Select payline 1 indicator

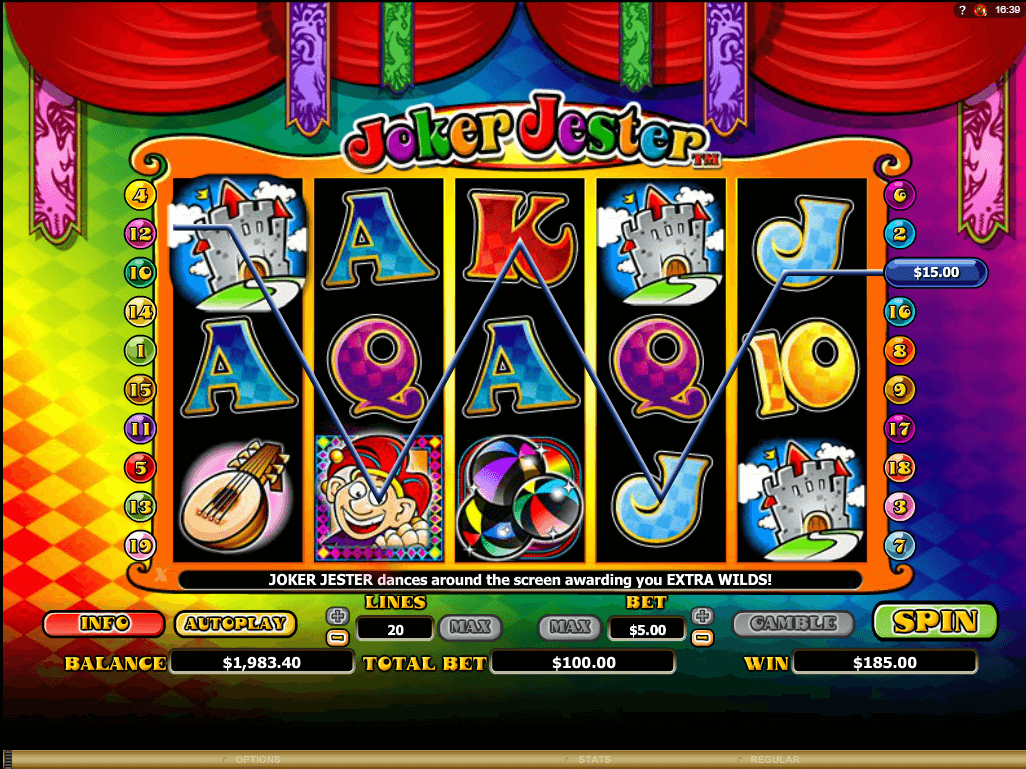pyautogui.click(x=138, y=350)
